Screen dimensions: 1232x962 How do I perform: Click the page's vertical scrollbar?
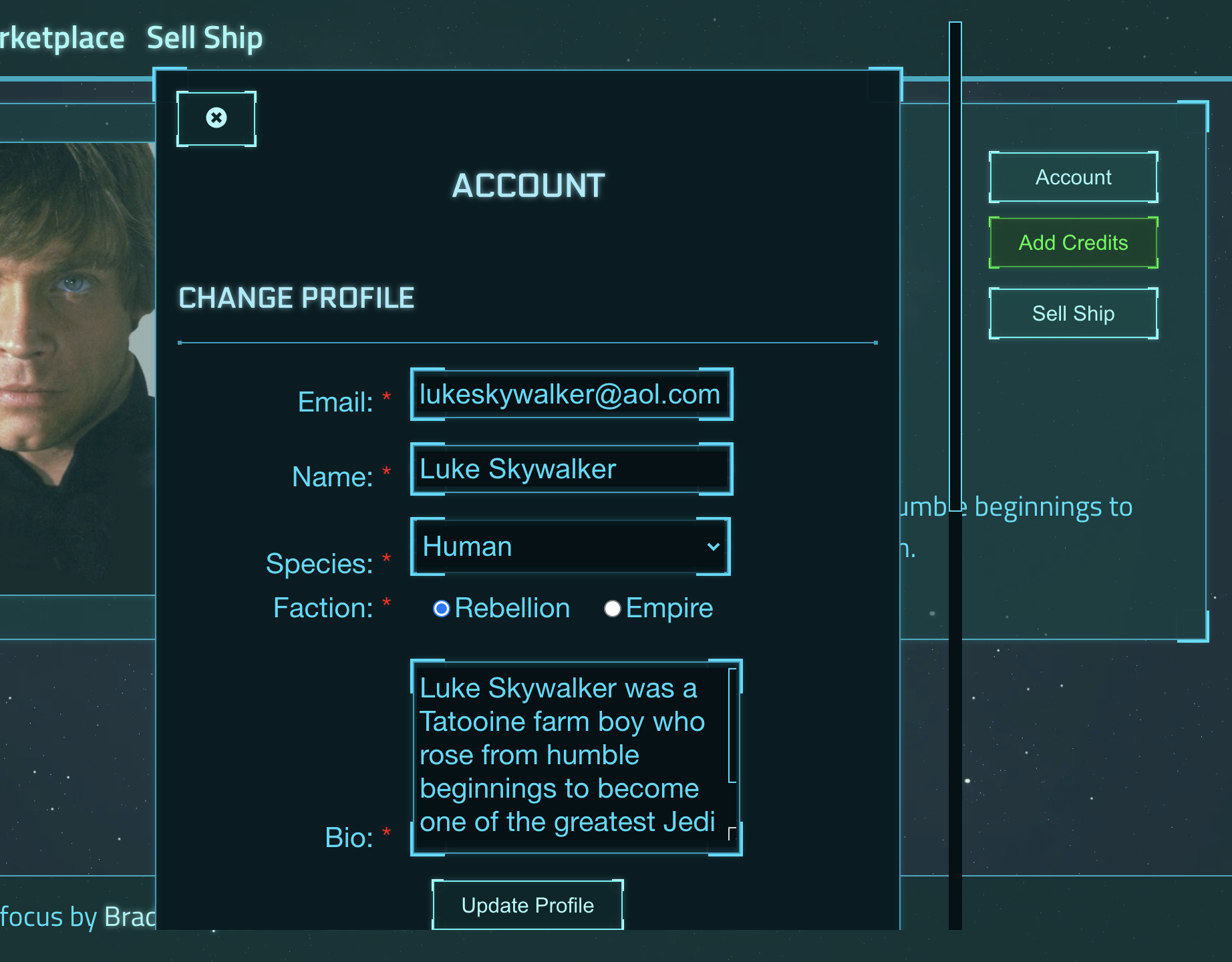tap(955, 468)
